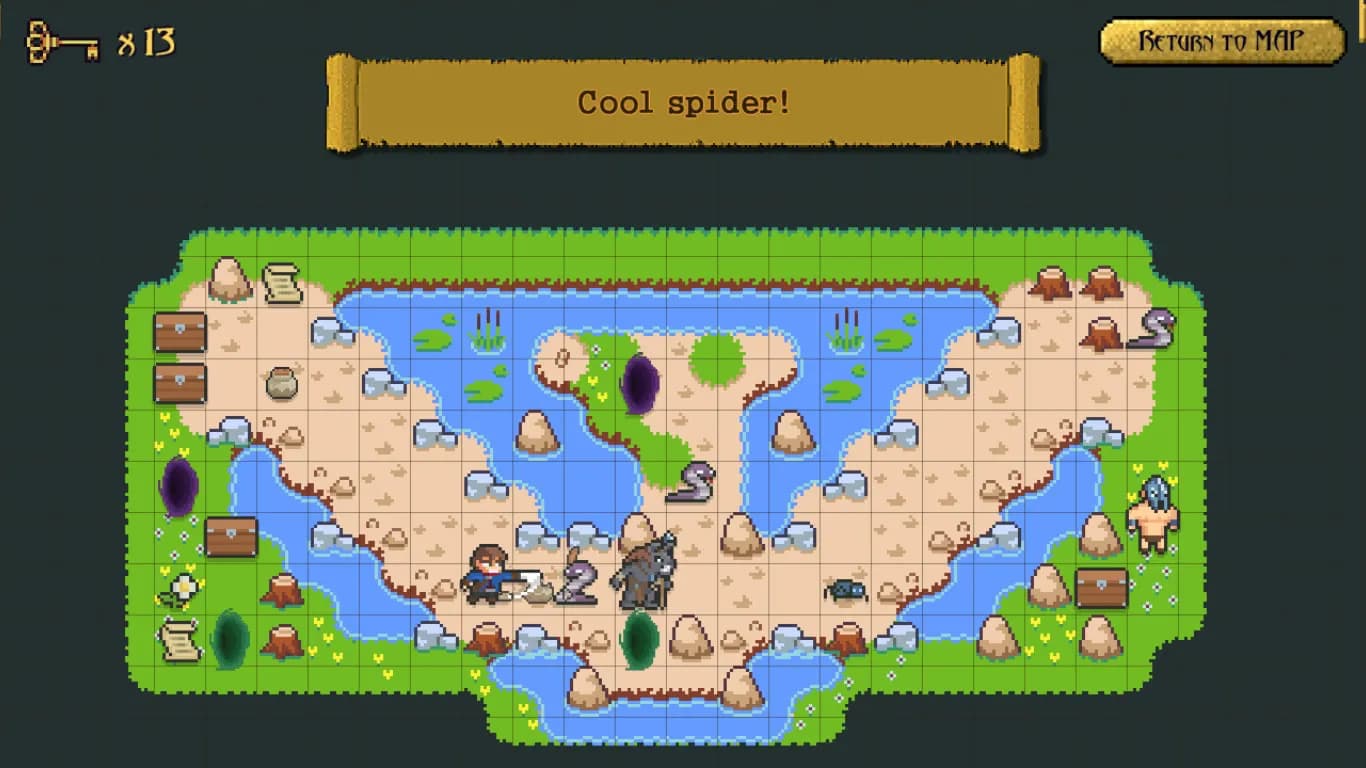Image resolution: width=1366 pixels, height=768 pixels.
Task: Click the spider on the sand
Action: [x=847, y=592]
